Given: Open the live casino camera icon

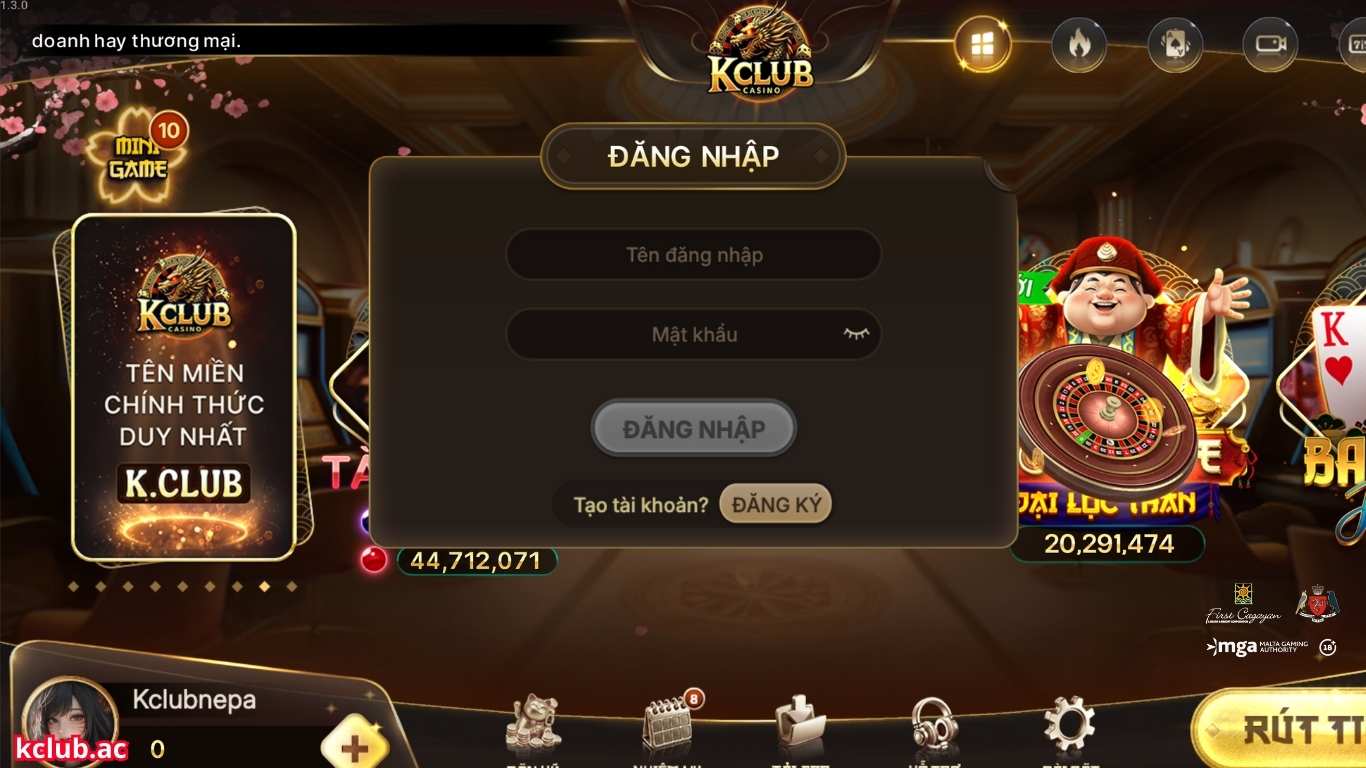Looking at the screenshot, I should pos(1271,44).
